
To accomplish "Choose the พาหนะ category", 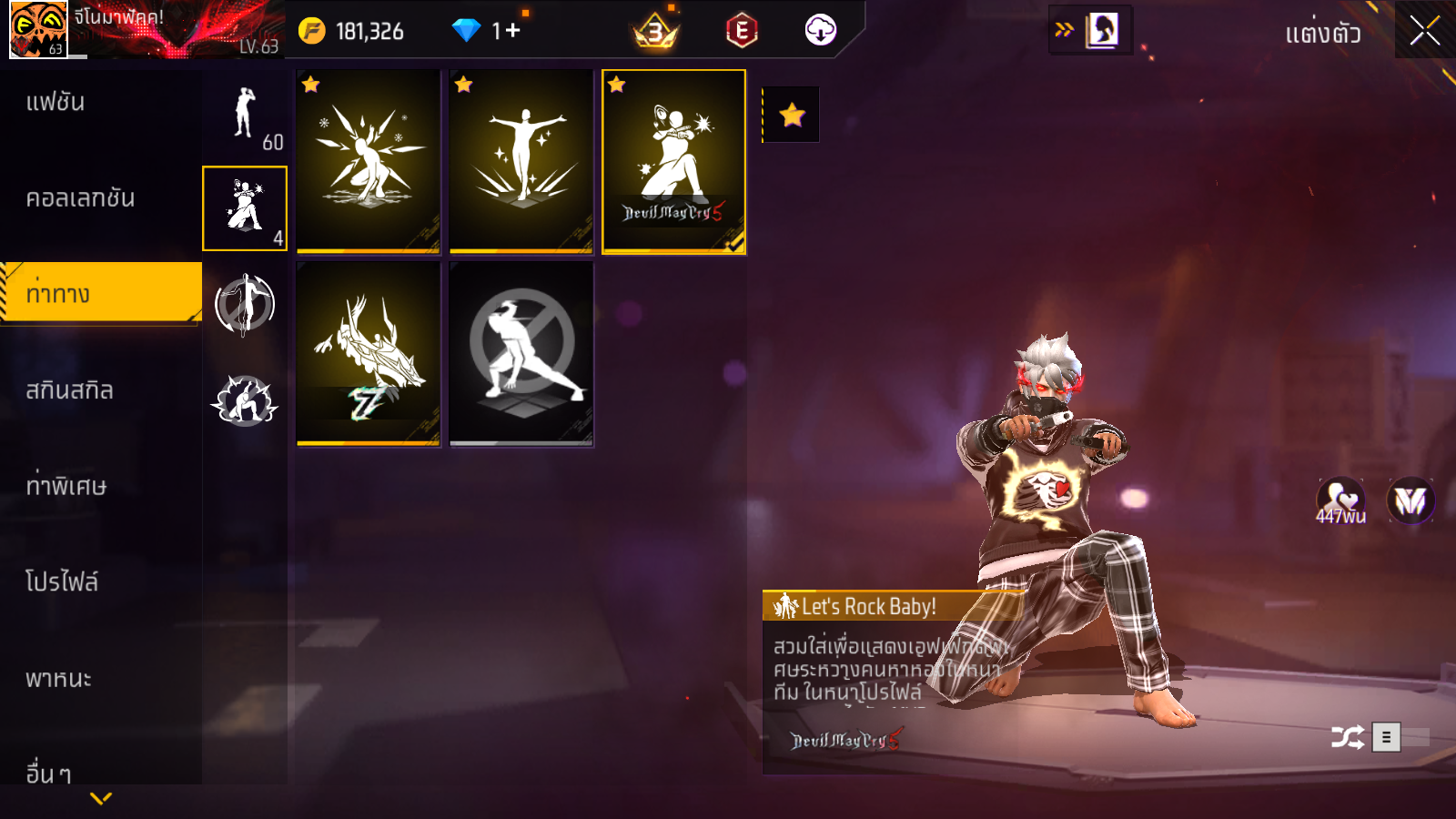I will point(58,679).
